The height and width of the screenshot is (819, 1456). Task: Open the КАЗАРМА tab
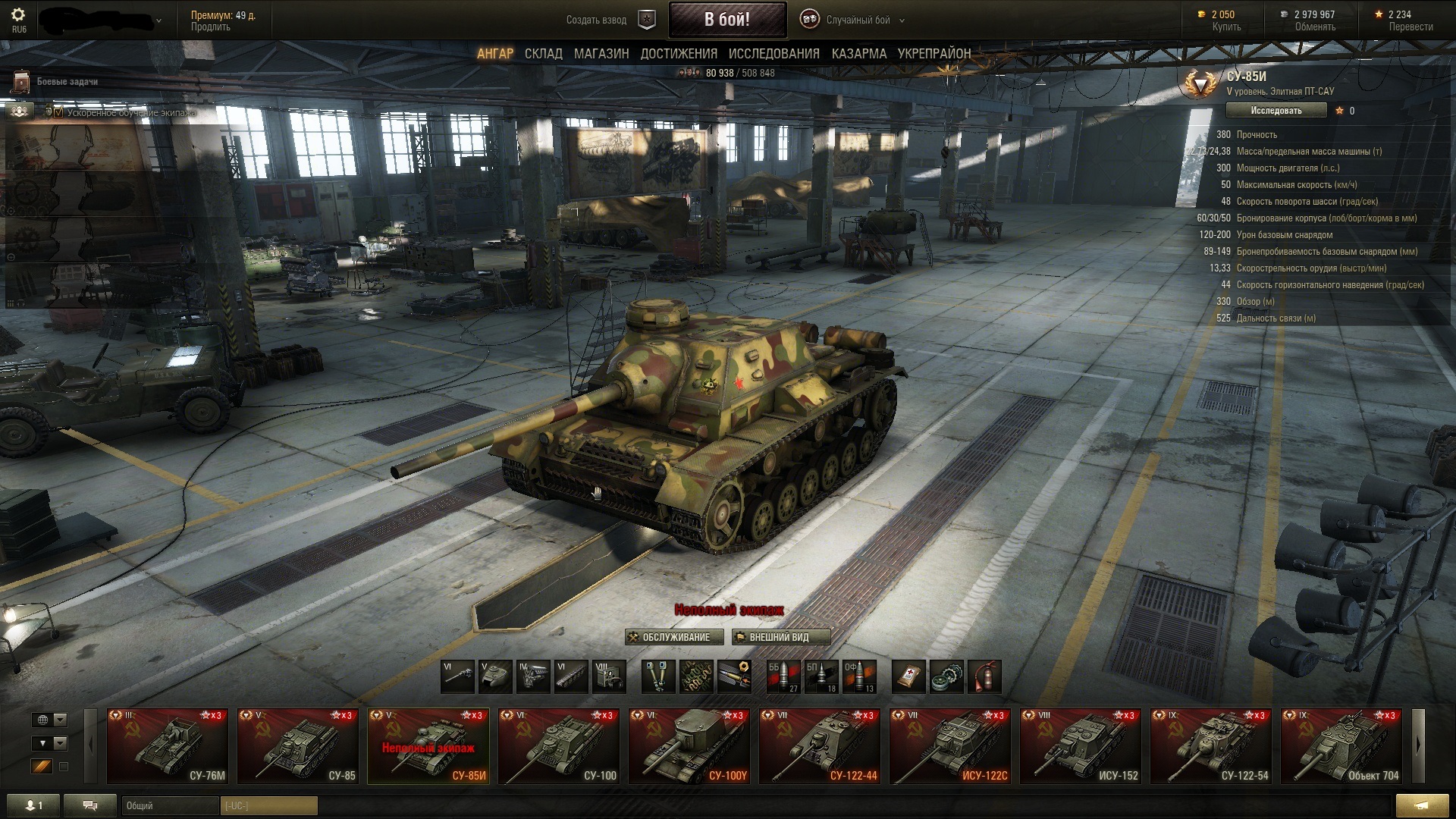pyautogui.click(x=858, y=54)
